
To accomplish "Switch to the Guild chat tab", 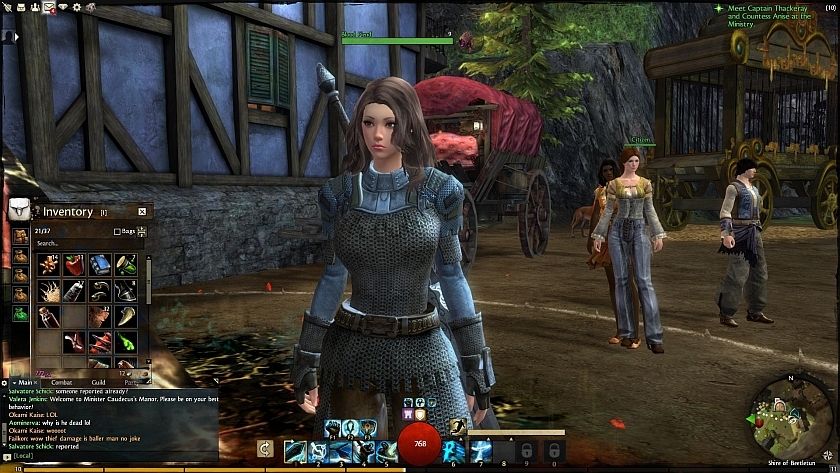I will coord(98,382).
